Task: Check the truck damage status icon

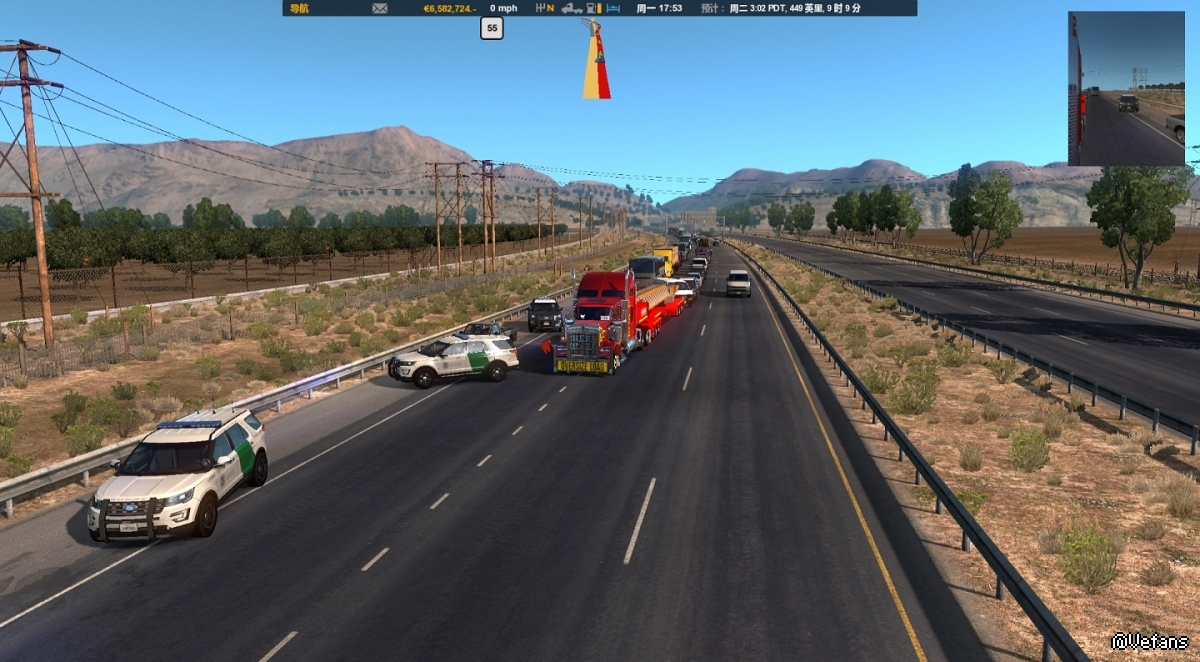Action: (572, 8)
